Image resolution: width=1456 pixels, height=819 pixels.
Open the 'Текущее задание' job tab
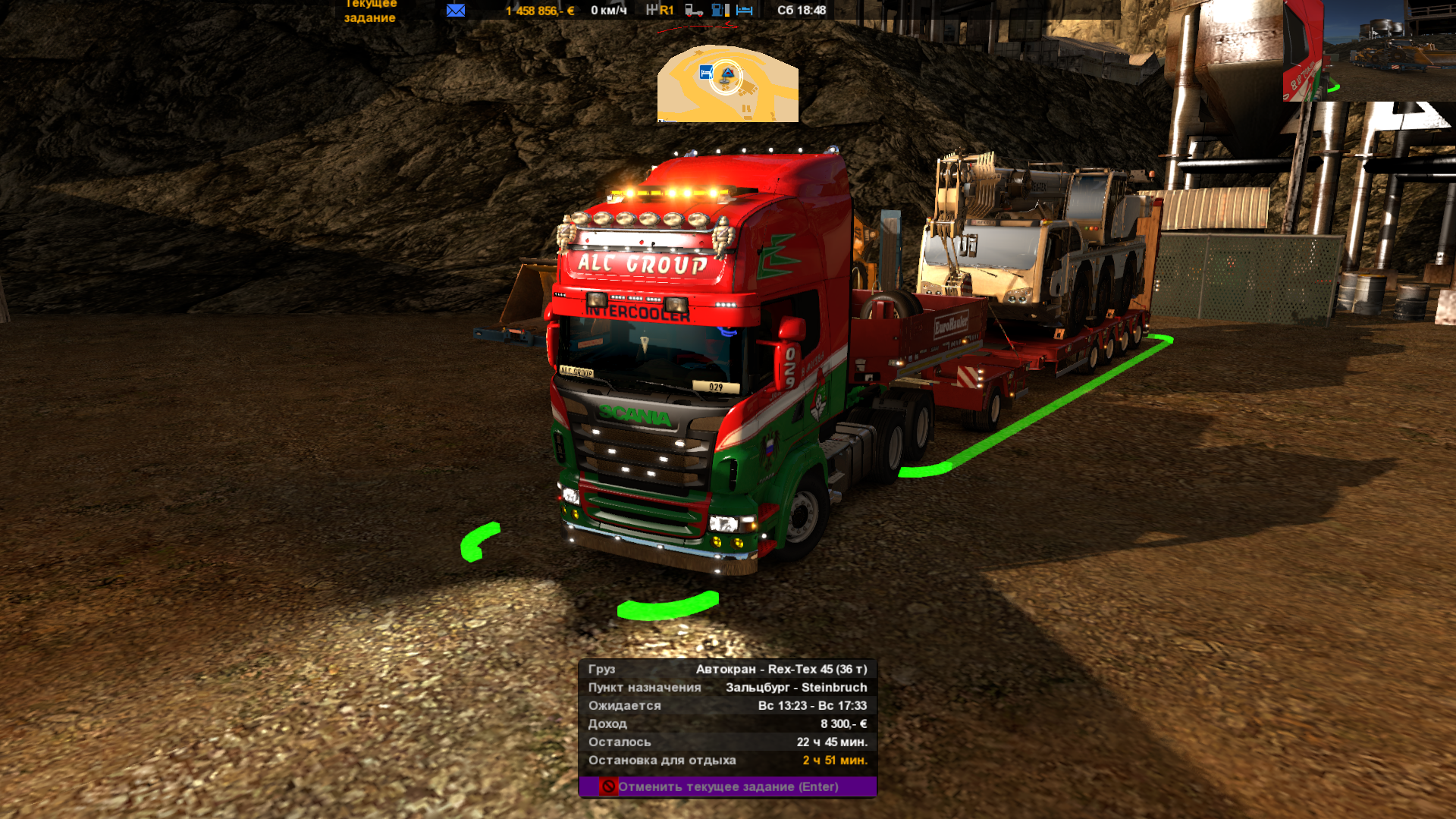[x=370, y=11]
